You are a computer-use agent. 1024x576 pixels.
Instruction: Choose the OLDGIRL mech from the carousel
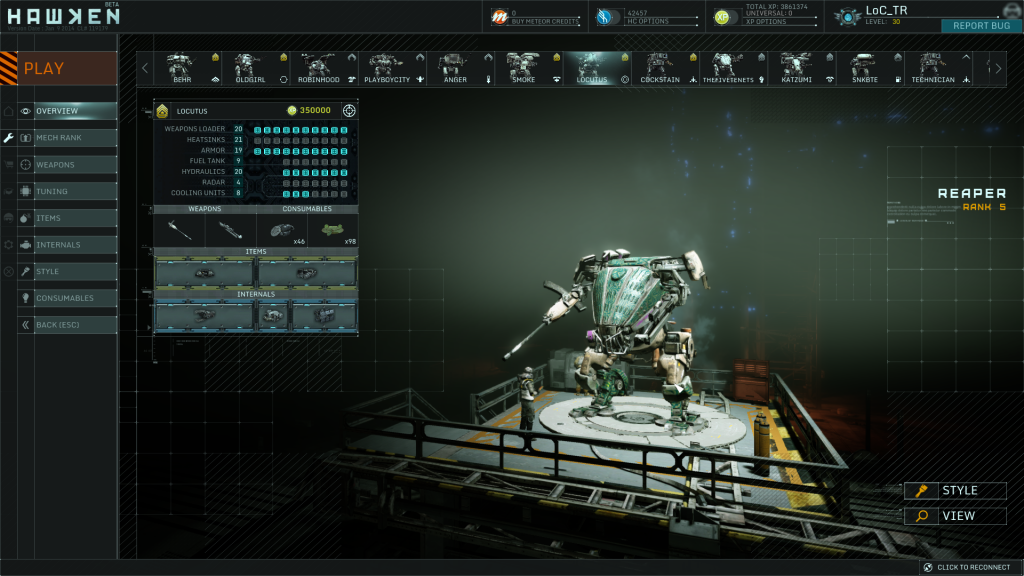click(249, 68)
